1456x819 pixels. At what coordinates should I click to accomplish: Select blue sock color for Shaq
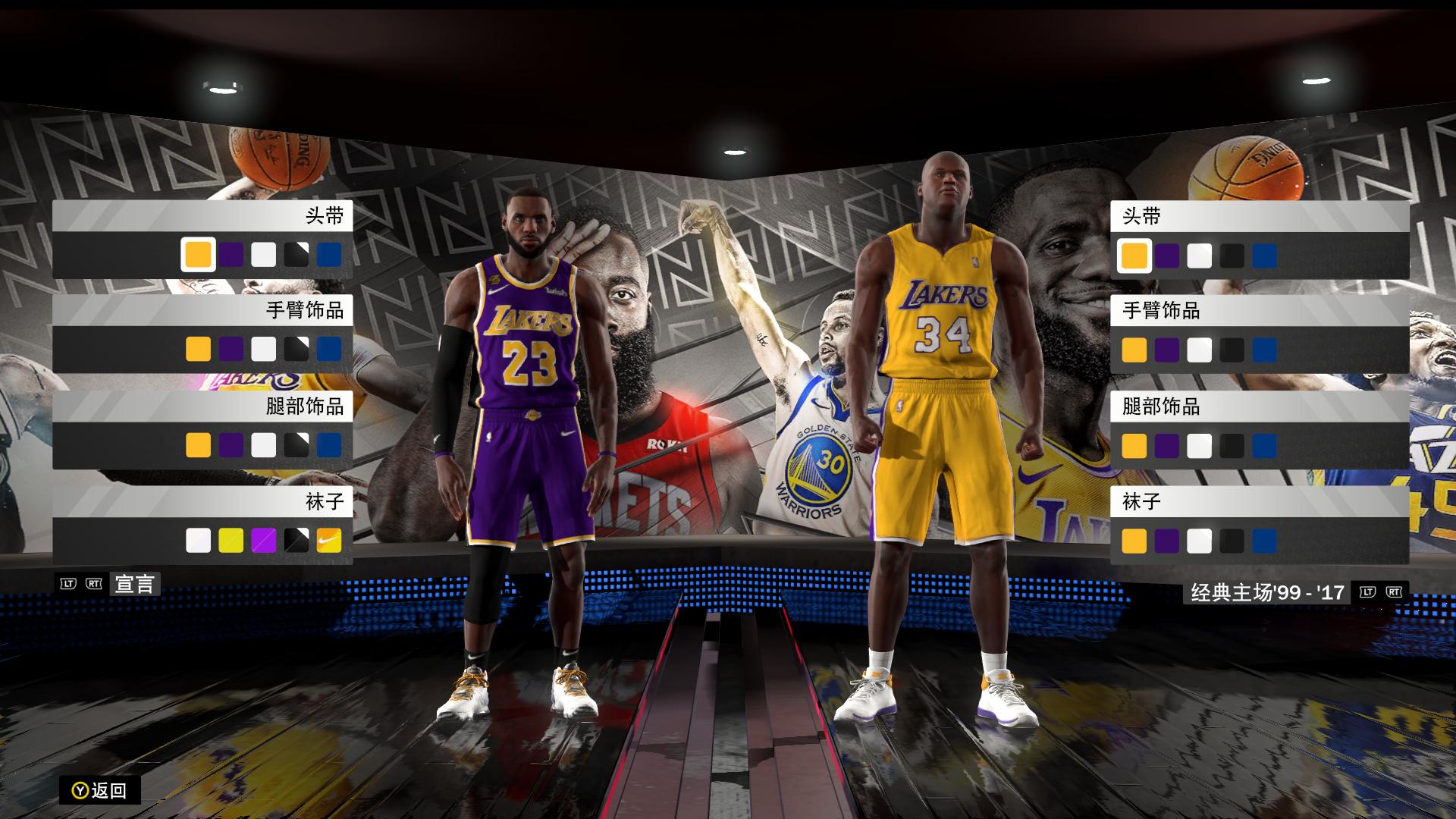point(1264,539)
